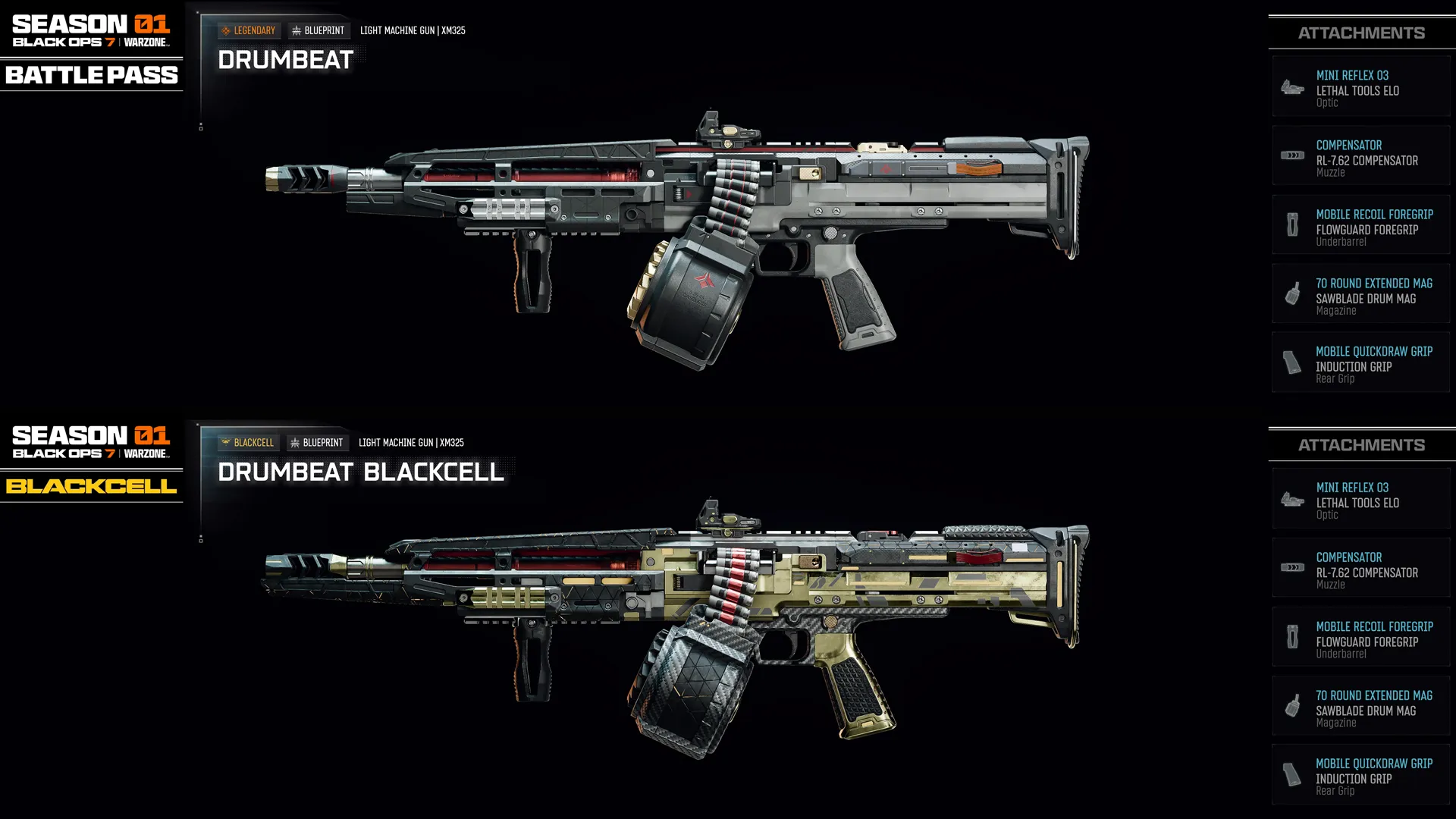This screenshot has width=1456, height=819.
Task: Switch to the Blackcell section
Action: click(x=91, y=486)
